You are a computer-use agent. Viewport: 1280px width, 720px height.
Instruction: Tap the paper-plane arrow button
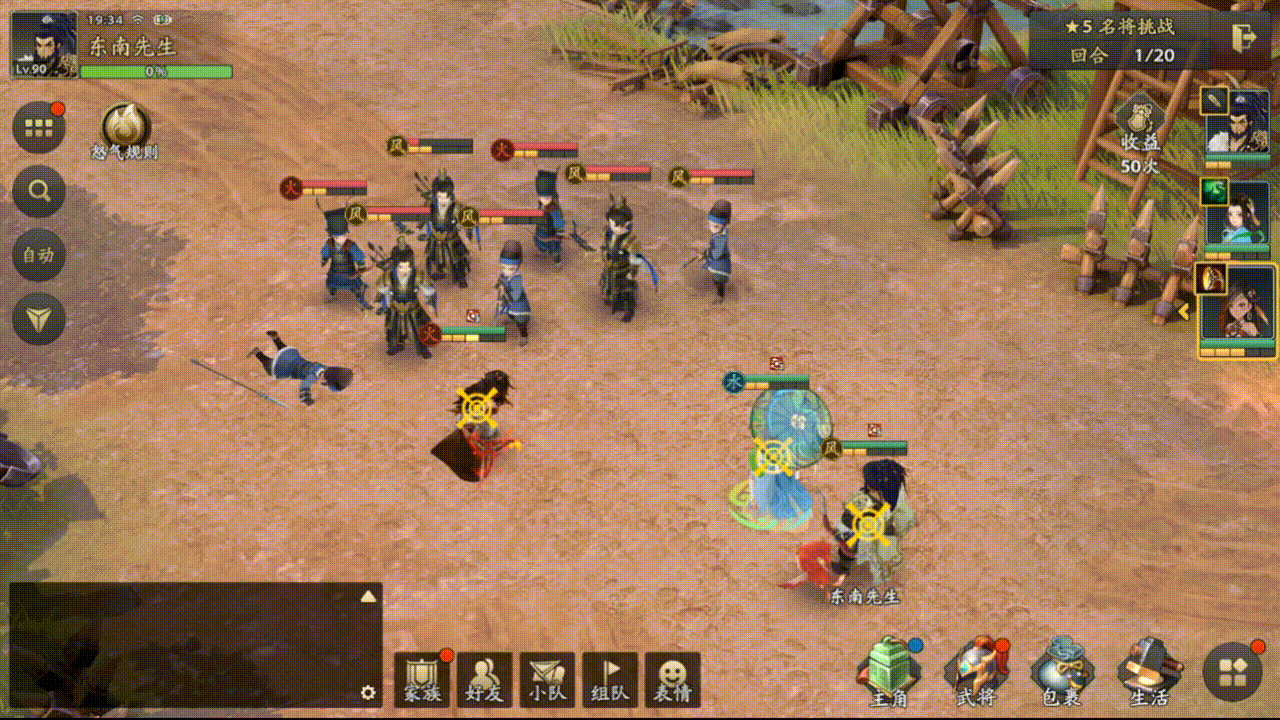click(x=39, y=320)
